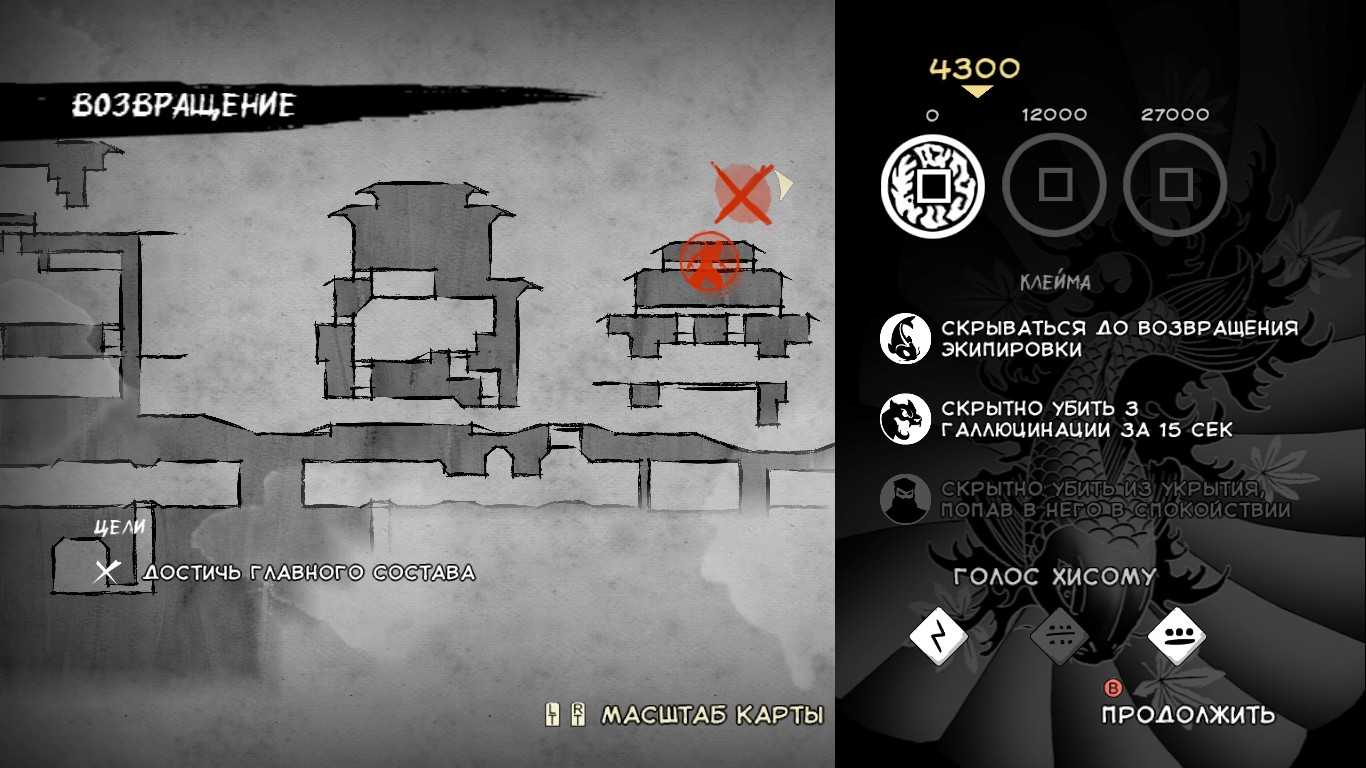Screen dimensions: 1366x768
Task: Click the red X objective marker on map
Action: tap(742, 193)
